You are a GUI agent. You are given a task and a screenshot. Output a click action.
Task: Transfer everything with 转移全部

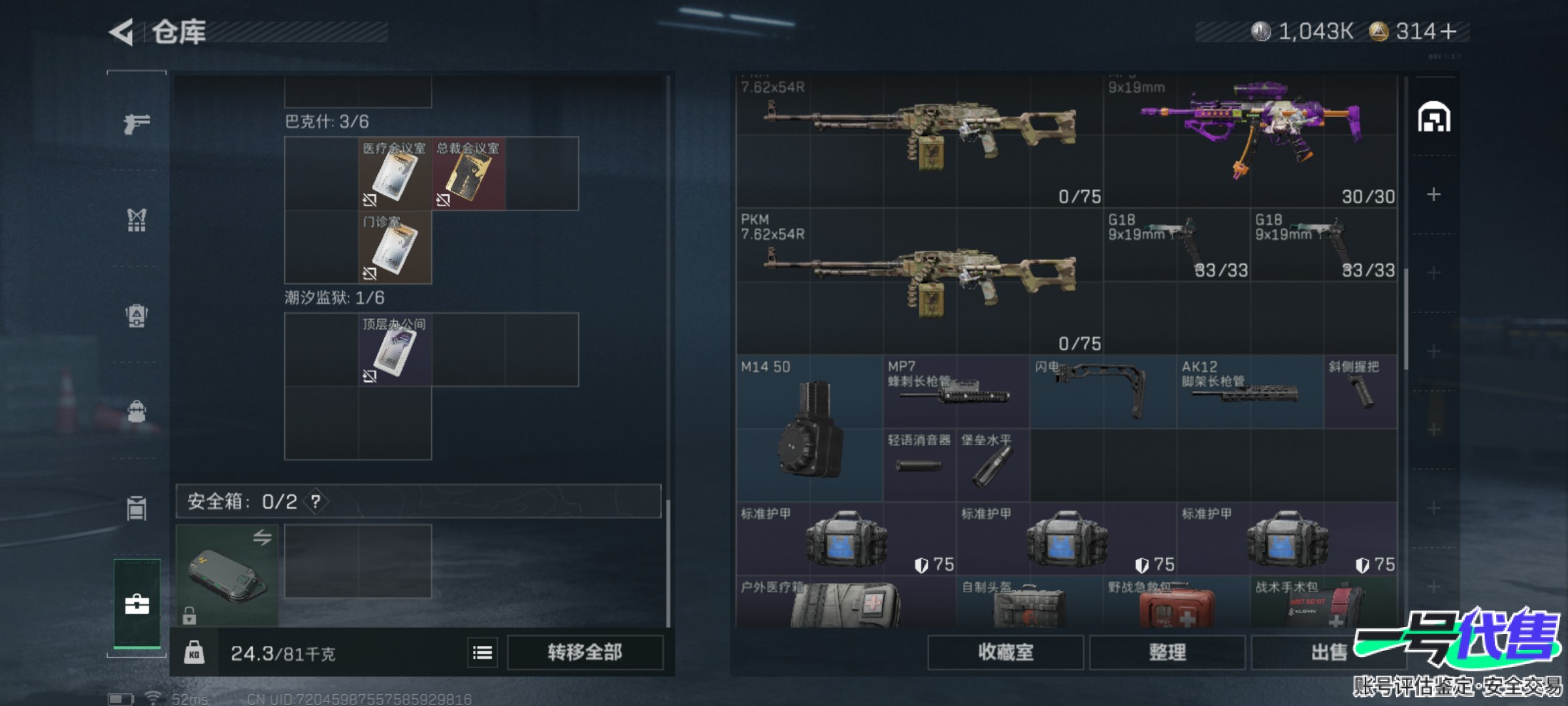pyautogui.click(x=585, y=652)
